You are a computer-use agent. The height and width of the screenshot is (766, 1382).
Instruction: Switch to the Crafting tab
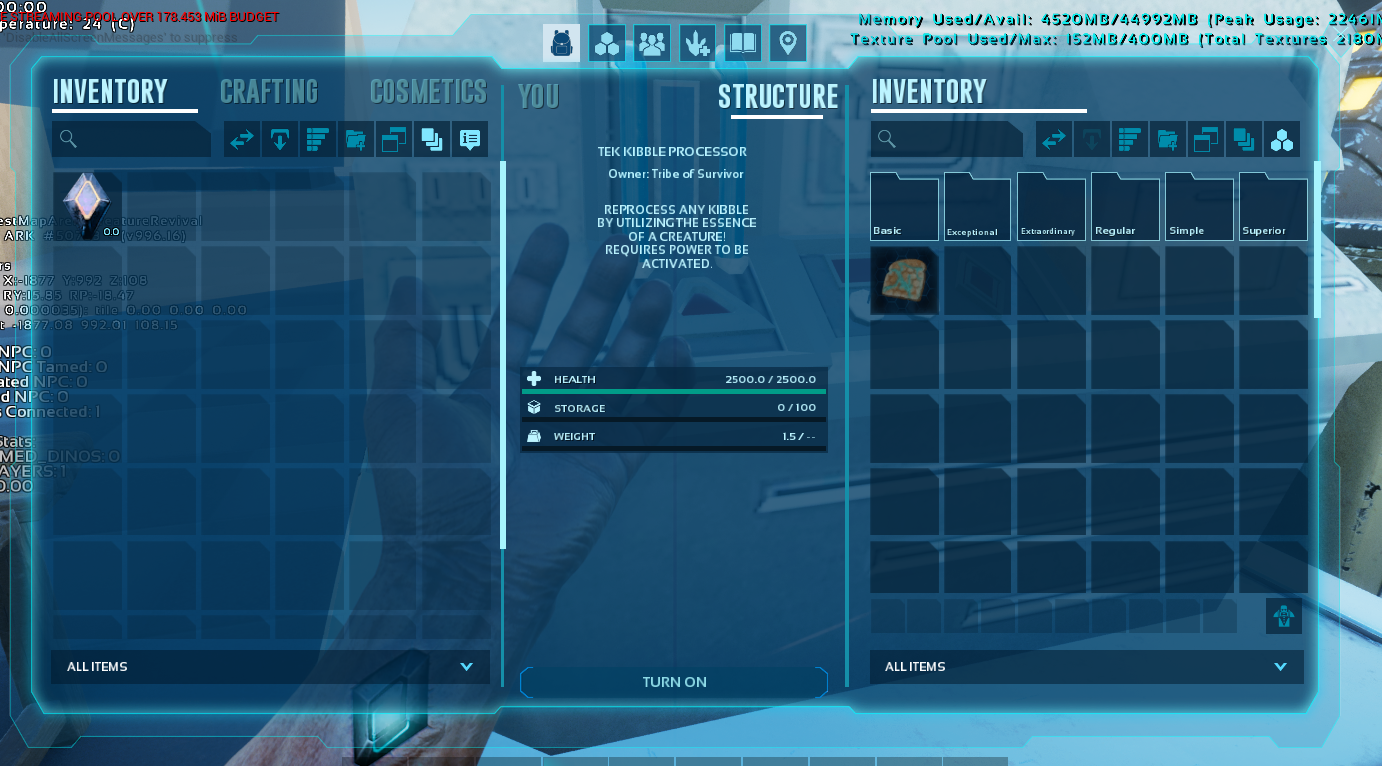pos(269,92)
